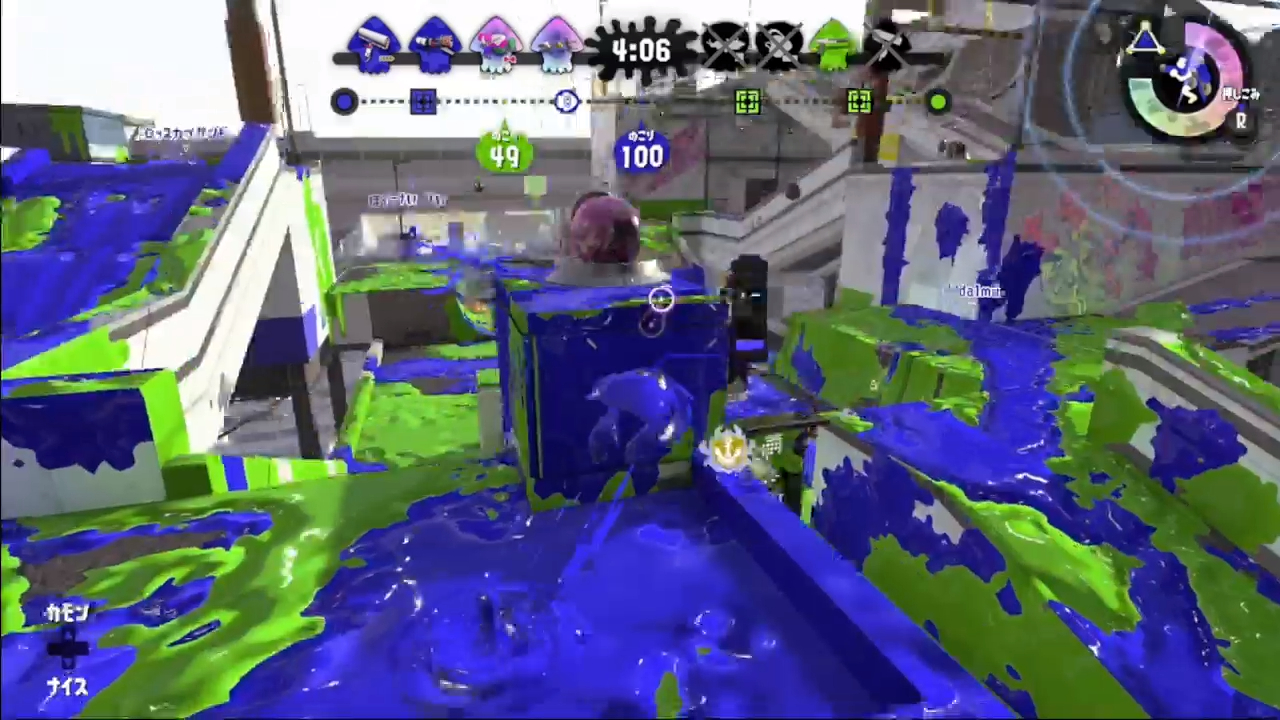Click the blue squid icon holding the blaster
The image size is (1280, 720).
pyautogui.click(x=435, y=45)
